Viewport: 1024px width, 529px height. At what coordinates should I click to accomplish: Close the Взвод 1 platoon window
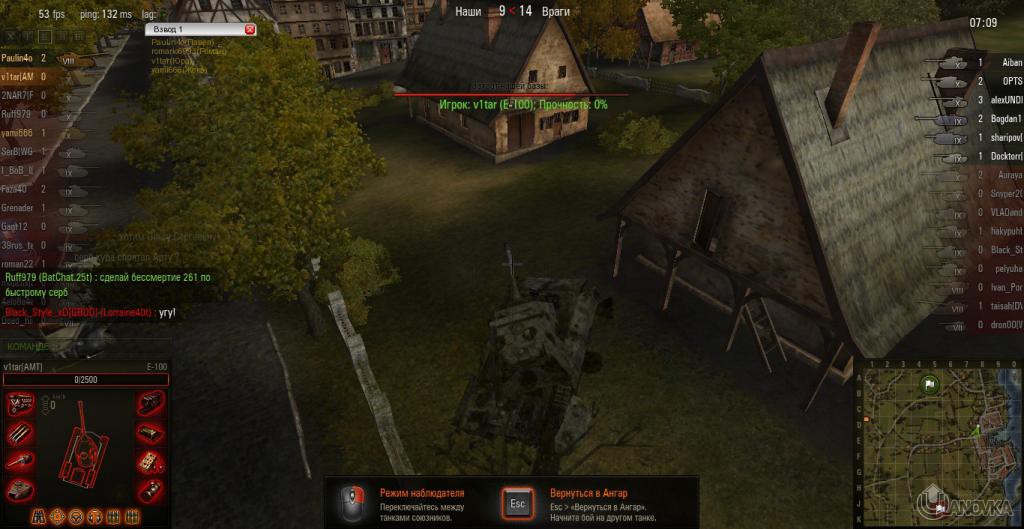250,30
